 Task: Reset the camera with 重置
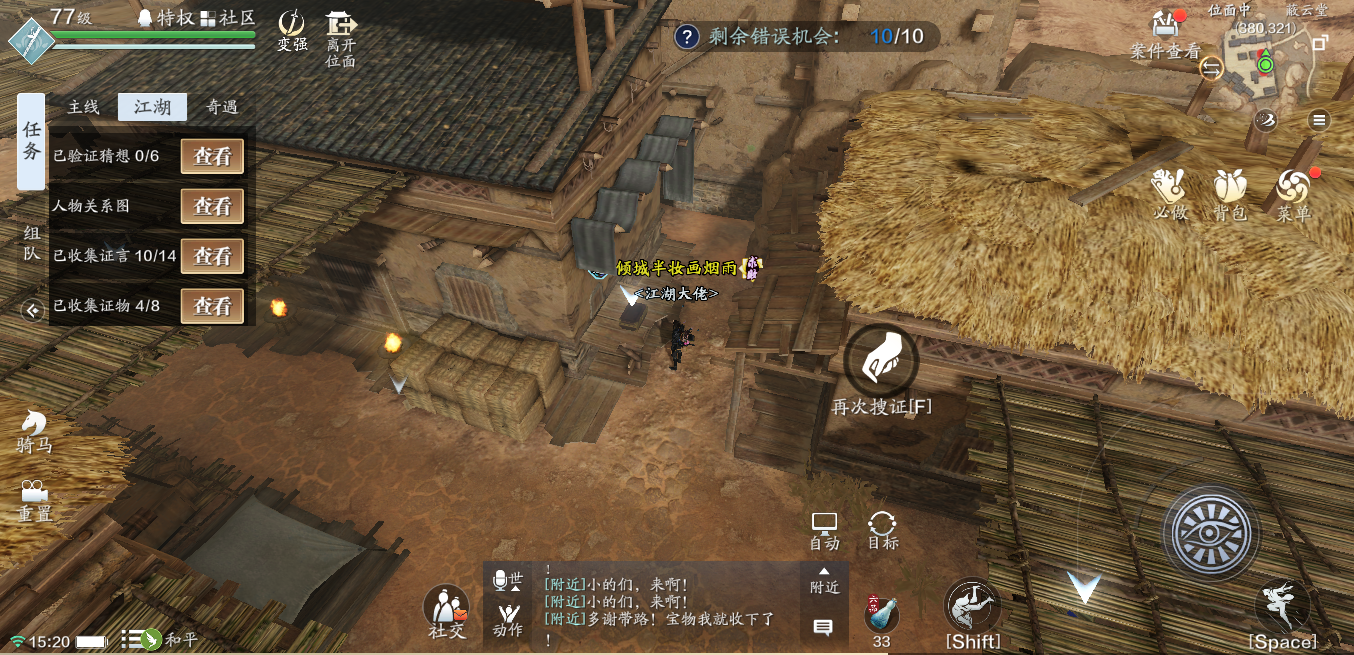coord(34,500)
